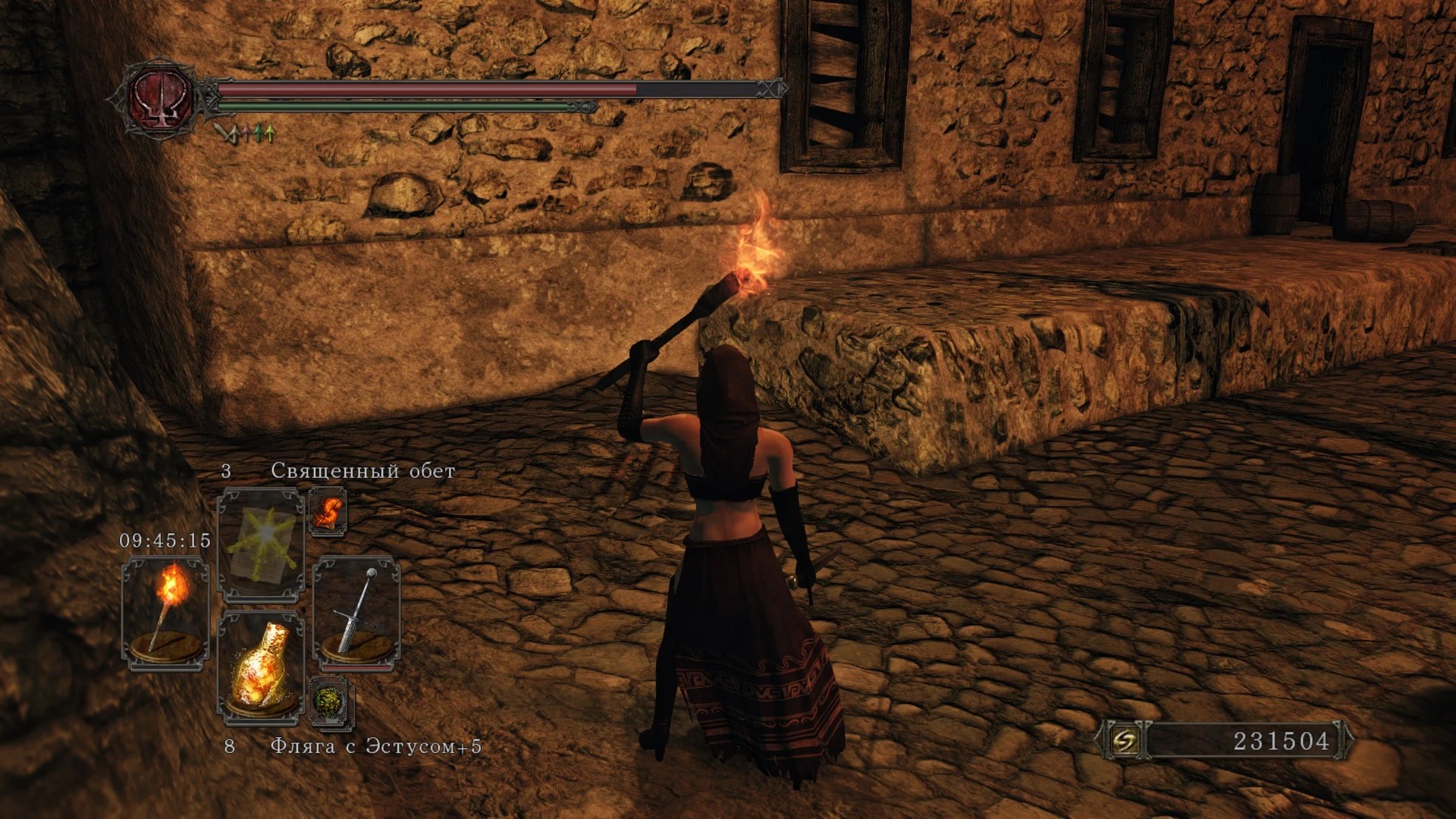1456x819 pixels.
Task: Select the sword right-hand weapon slot
Action: point(356,613)
